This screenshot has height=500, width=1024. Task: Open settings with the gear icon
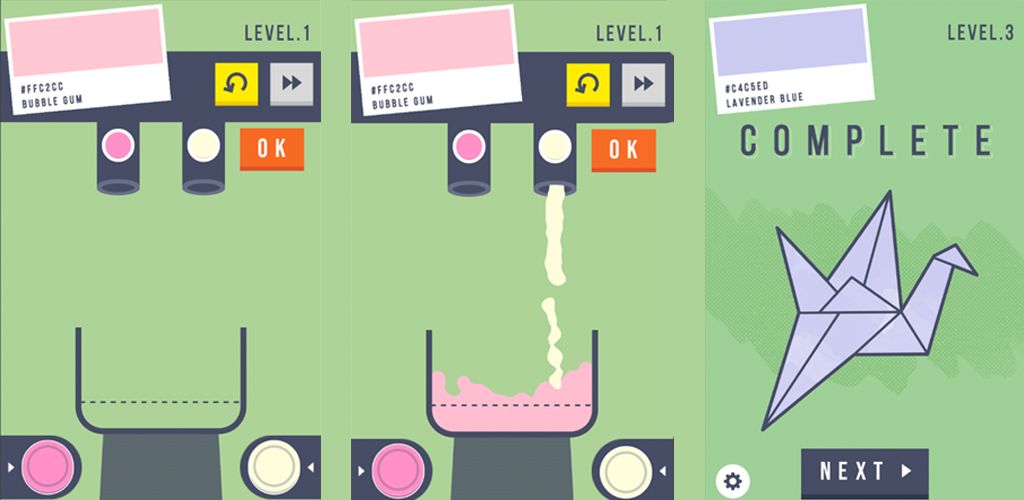tap(732, 481)
